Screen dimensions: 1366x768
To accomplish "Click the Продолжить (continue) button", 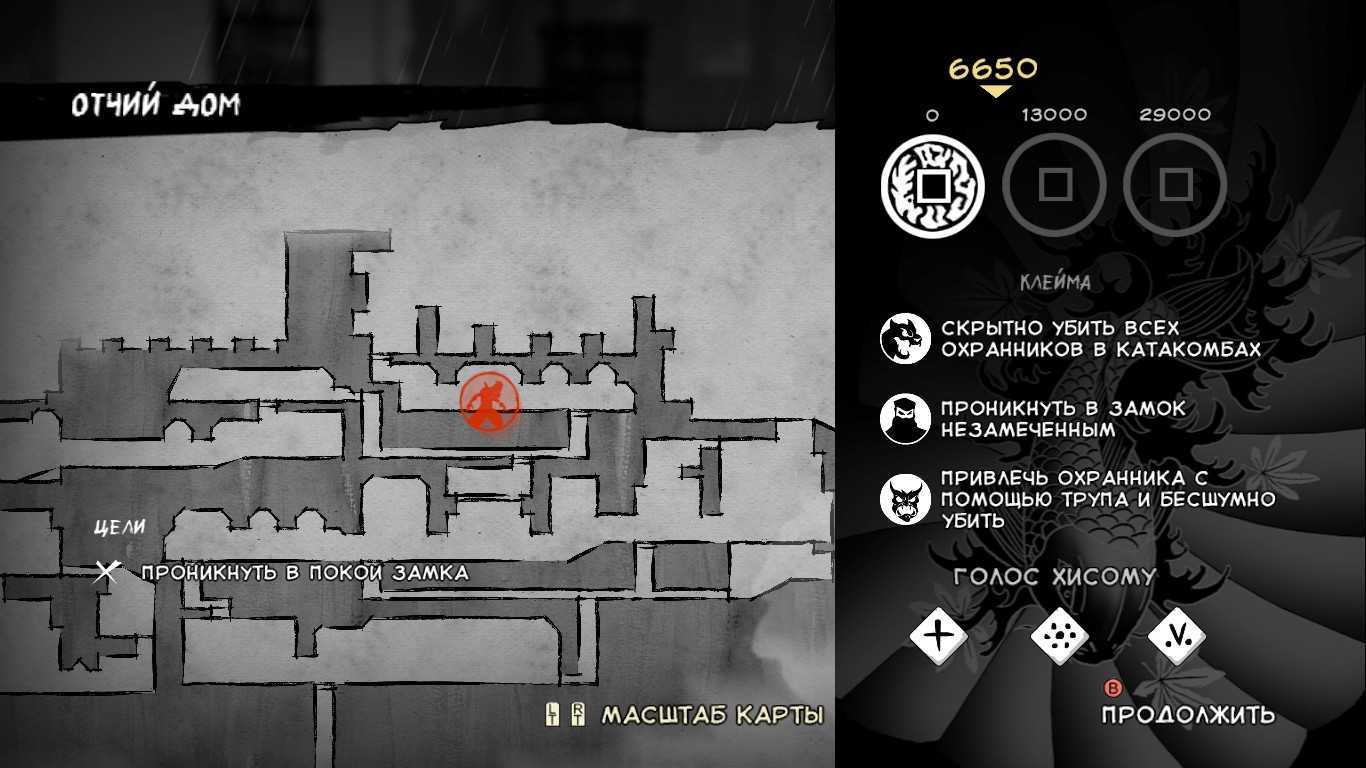I will [x=1187, y=713].
